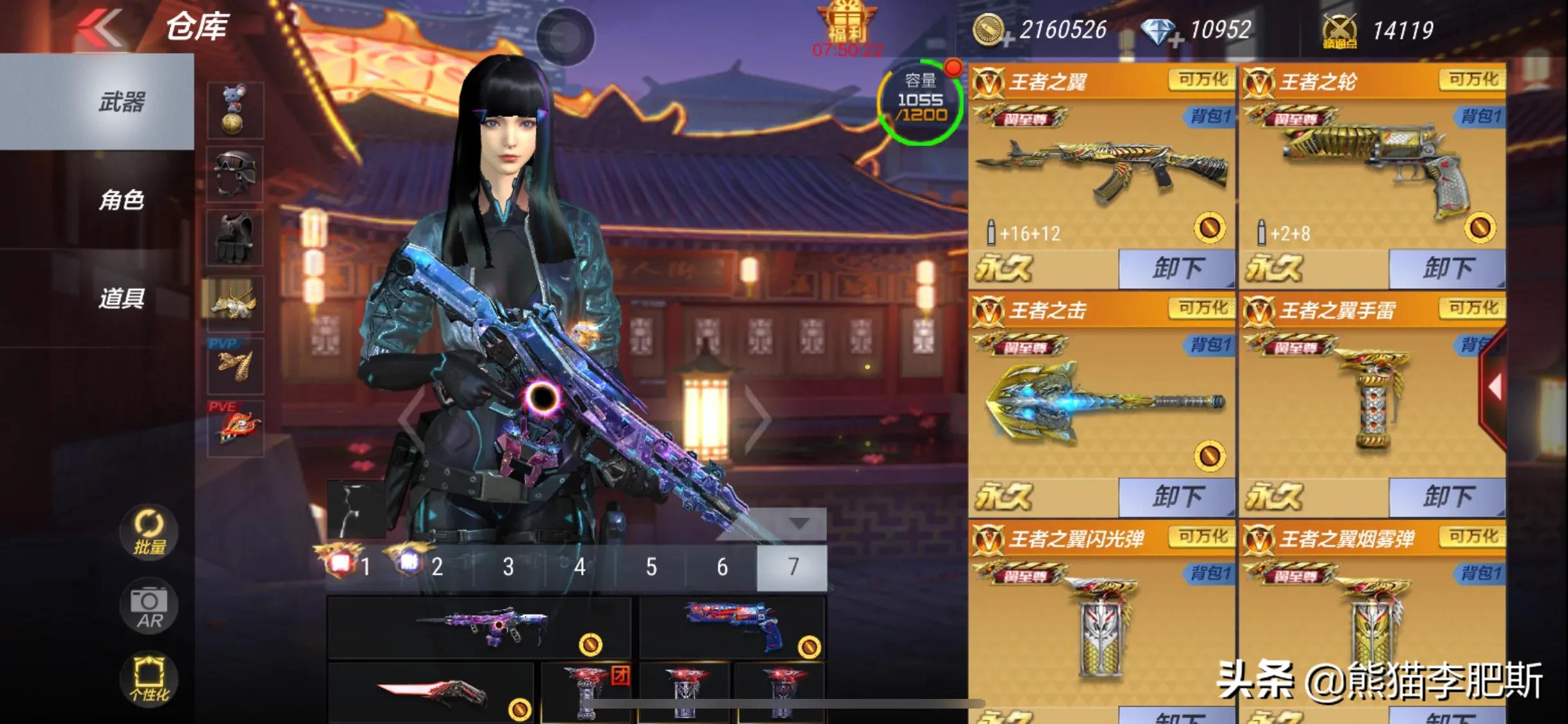
Task: Select the 道具 items tab
Action: tap(121, 299)
